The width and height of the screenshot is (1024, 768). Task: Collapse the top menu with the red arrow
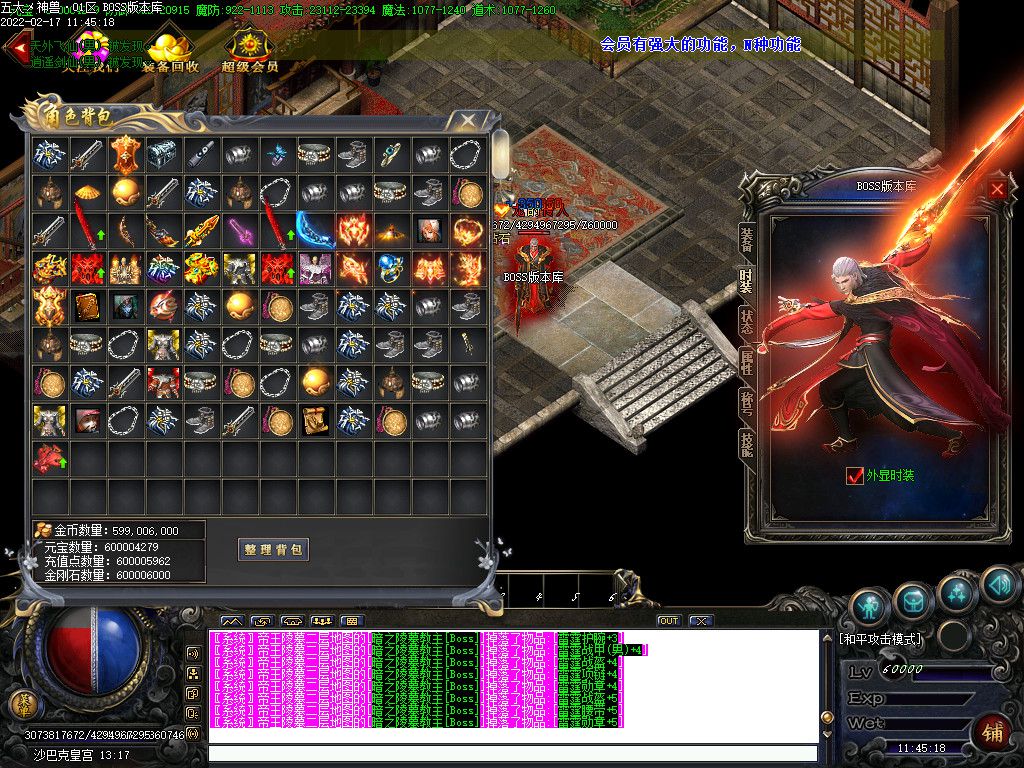pyautogui.click(x=14, y=52)
